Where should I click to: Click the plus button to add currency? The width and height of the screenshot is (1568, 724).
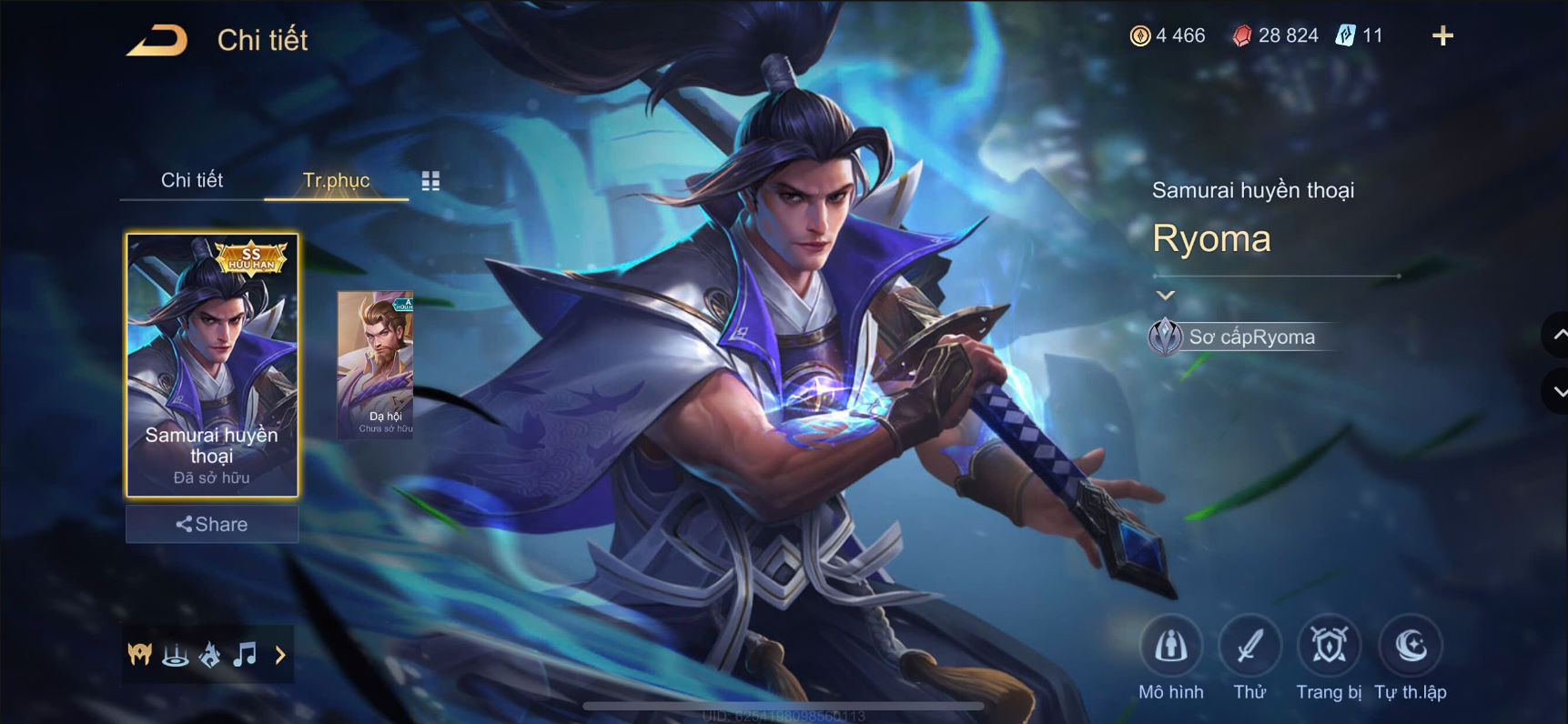(1442, 36)
